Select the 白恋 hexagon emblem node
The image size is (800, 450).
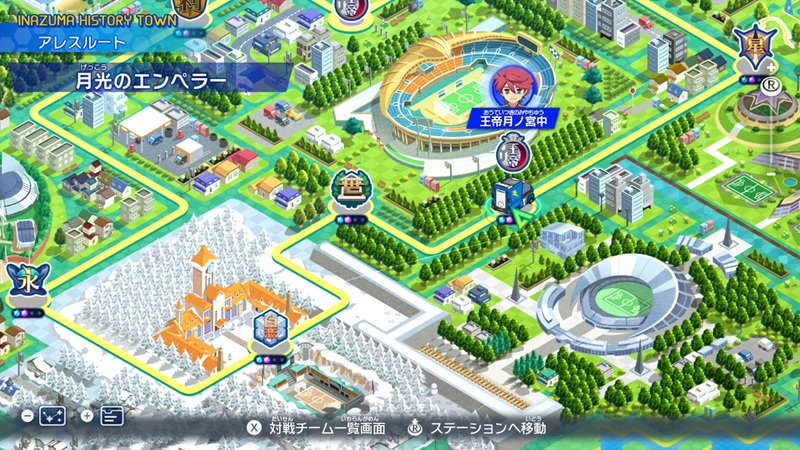[x=269, y=328]
